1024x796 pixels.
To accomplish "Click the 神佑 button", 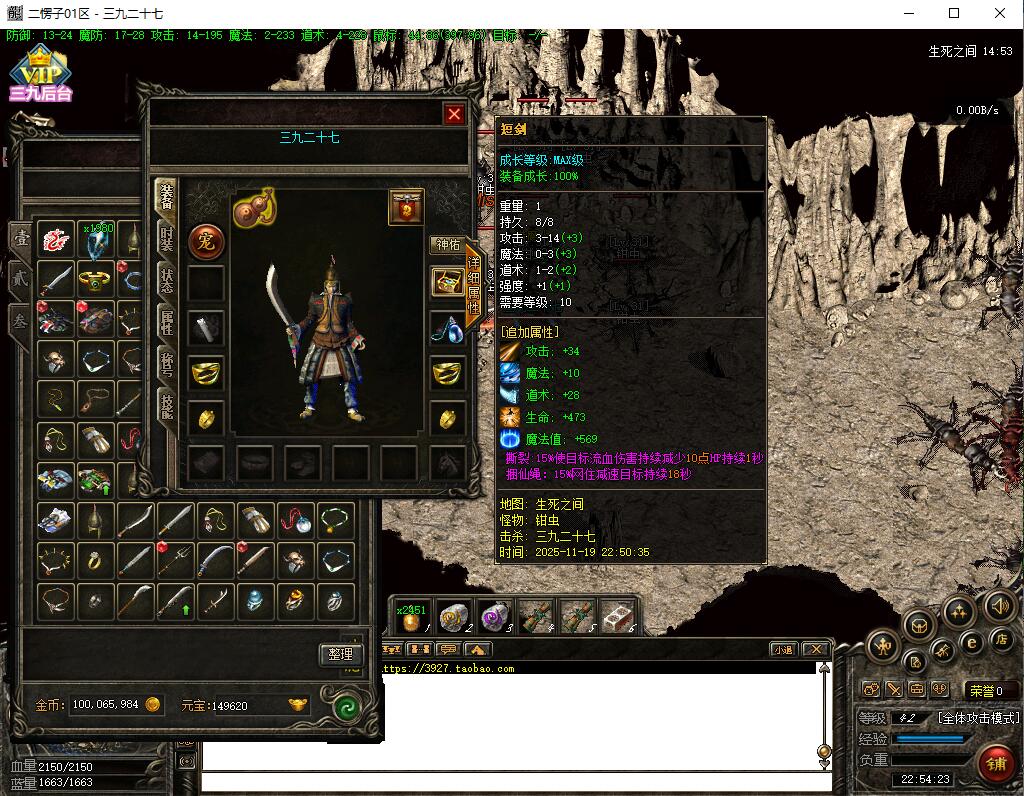I will point(446,244).
